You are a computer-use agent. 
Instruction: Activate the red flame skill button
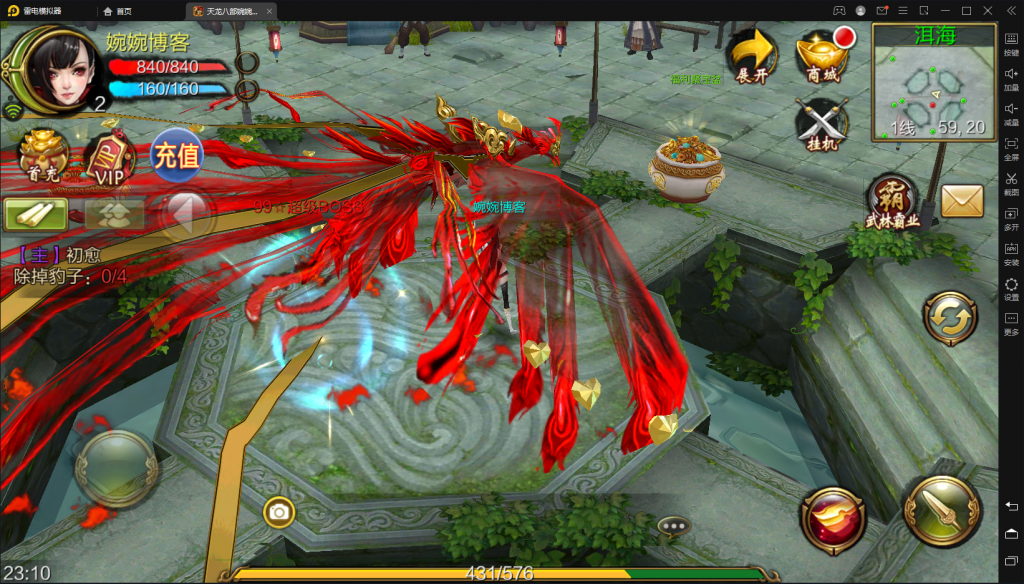pos(833,518)
